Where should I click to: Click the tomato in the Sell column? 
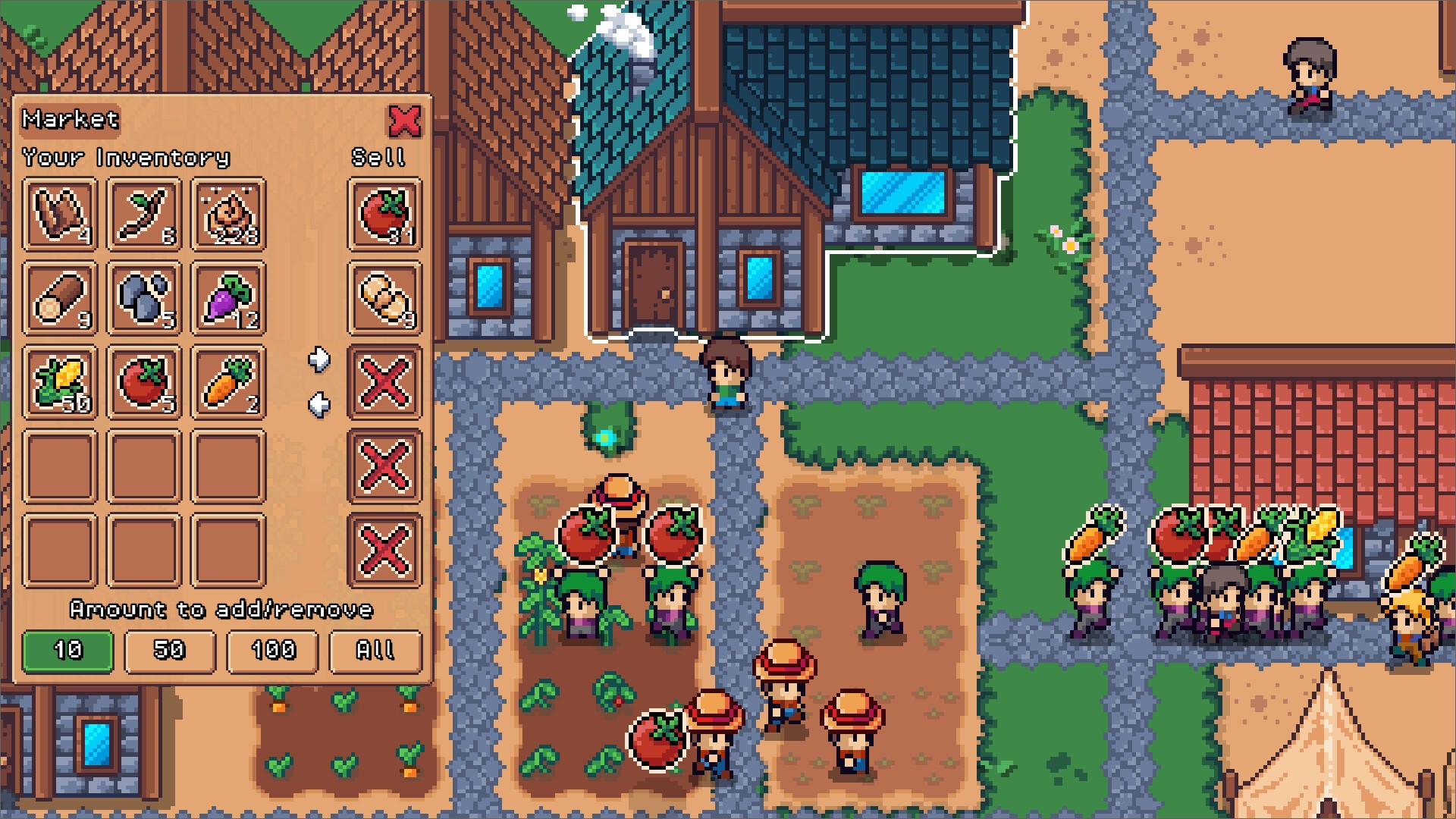tap(384, 215)
